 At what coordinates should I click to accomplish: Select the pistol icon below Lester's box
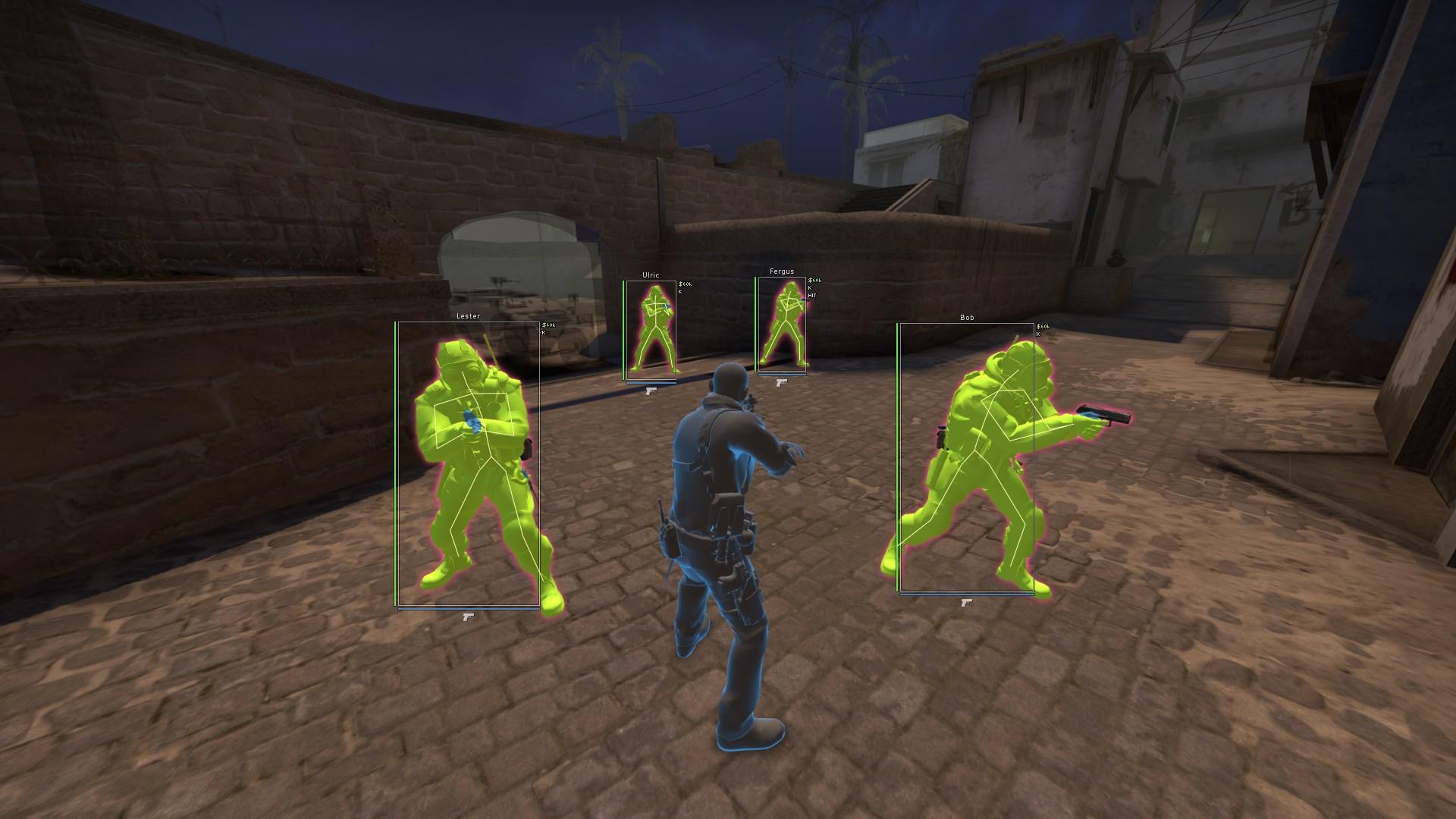click(x=469, y=617)
